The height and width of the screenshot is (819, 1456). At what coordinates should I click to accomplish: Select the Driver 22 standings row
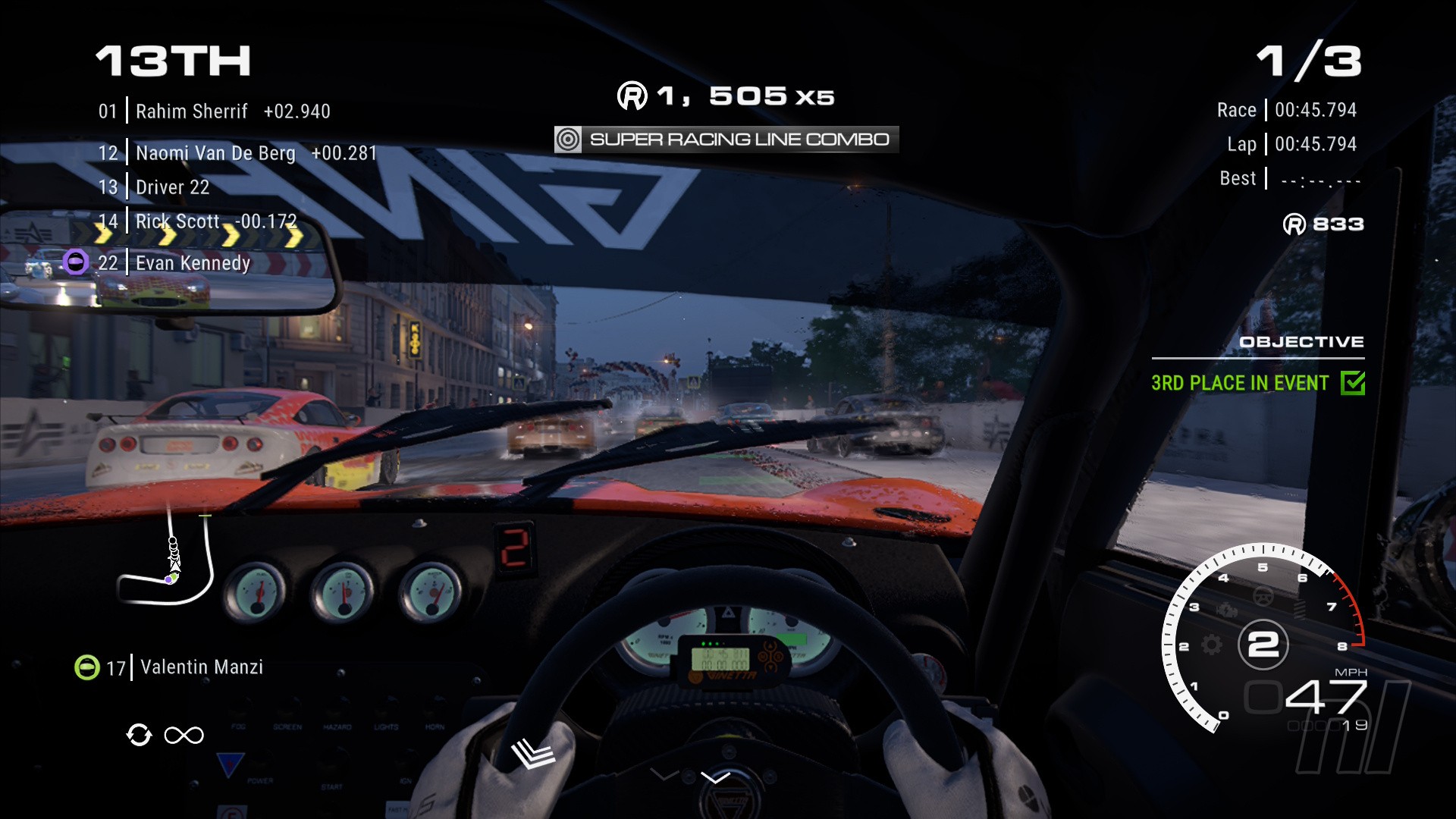(x=154, y=187)
